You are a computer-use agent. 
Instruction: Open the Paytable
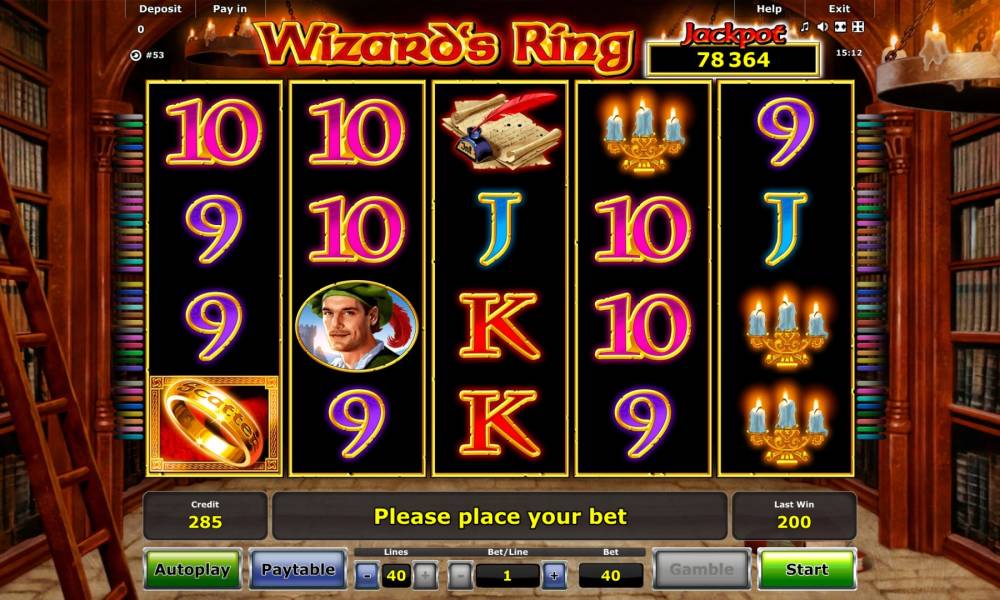pos(298,569)
